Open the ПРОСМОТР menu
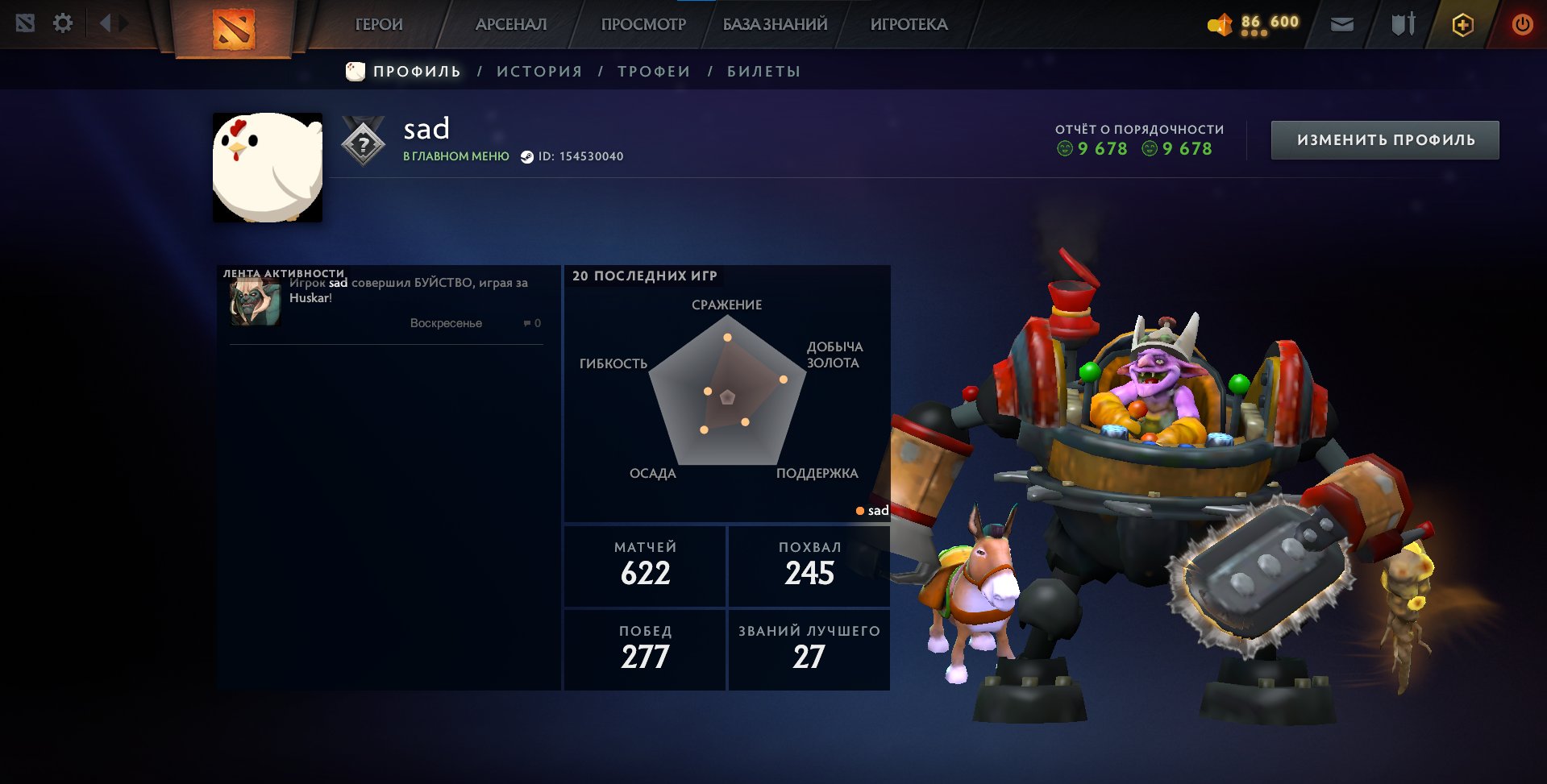This screenshot has height=784, width=1547. pos(643,24)
